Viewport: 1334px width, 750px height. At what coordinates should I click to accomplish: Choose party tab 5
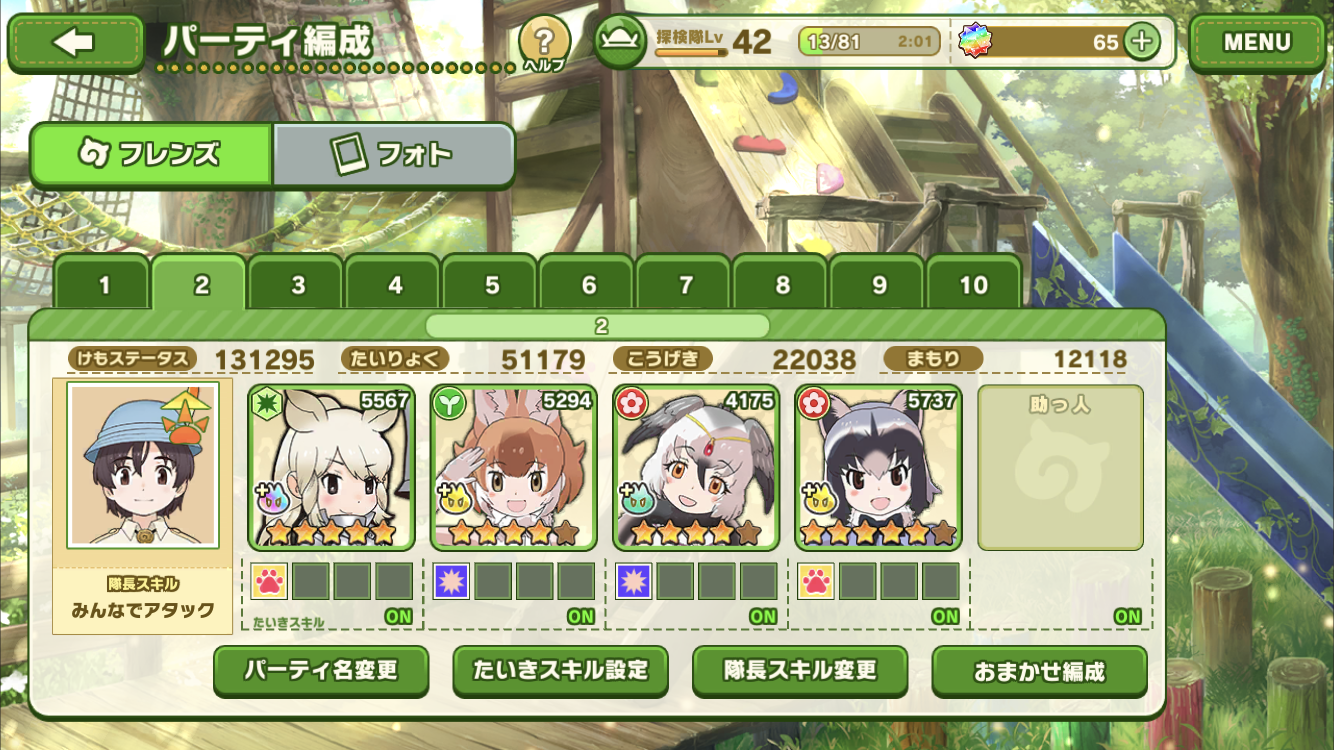[x=492, y=286]
